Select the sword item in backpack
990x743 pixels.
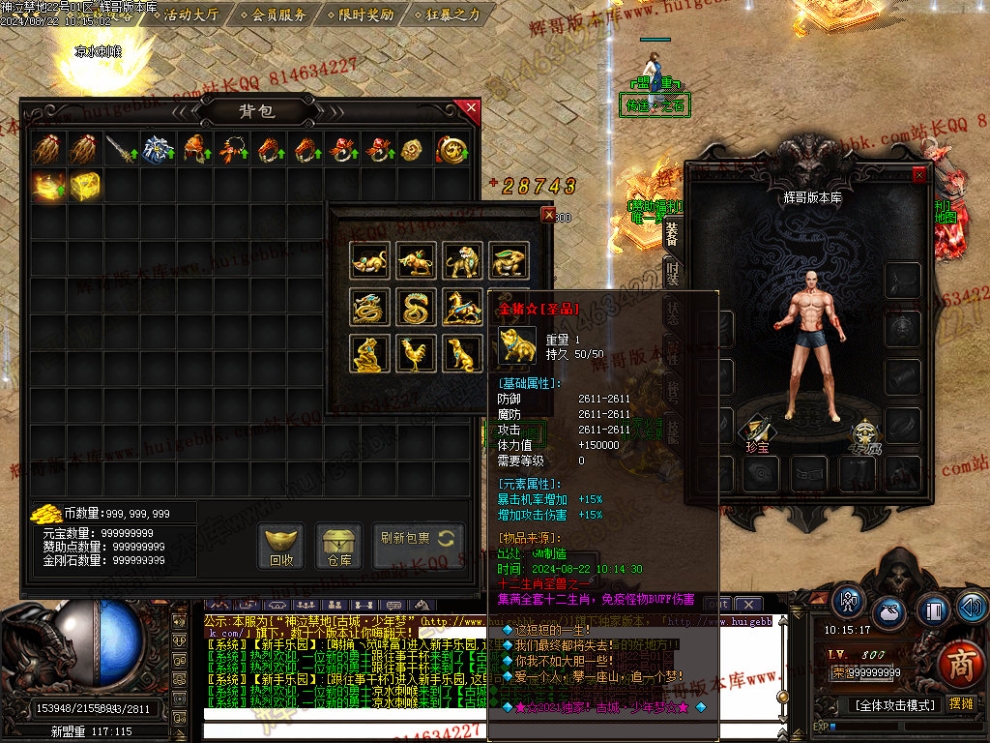tap(122, 150)
